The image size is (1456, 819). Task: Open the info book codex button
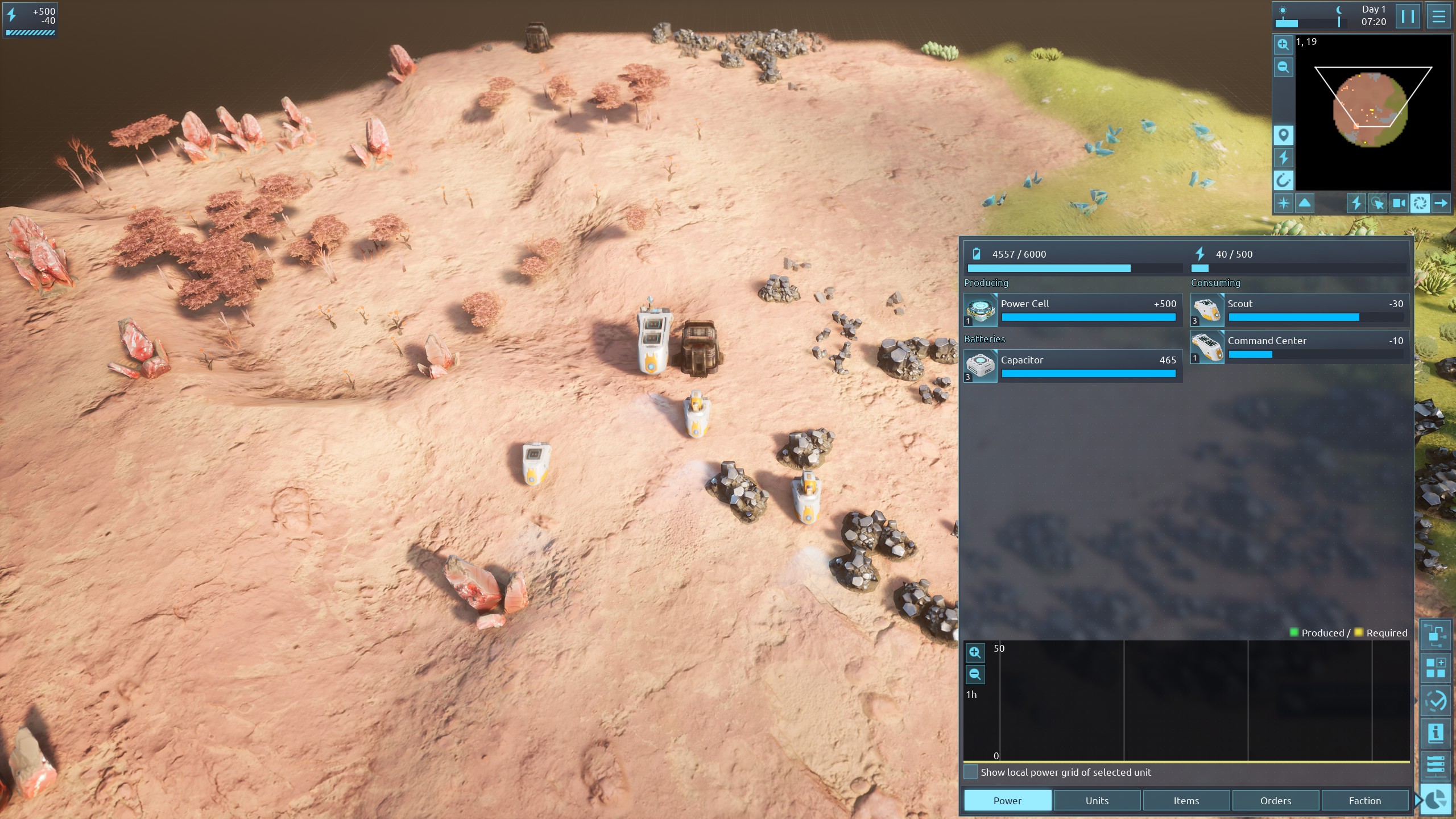tap(1435, 733)
